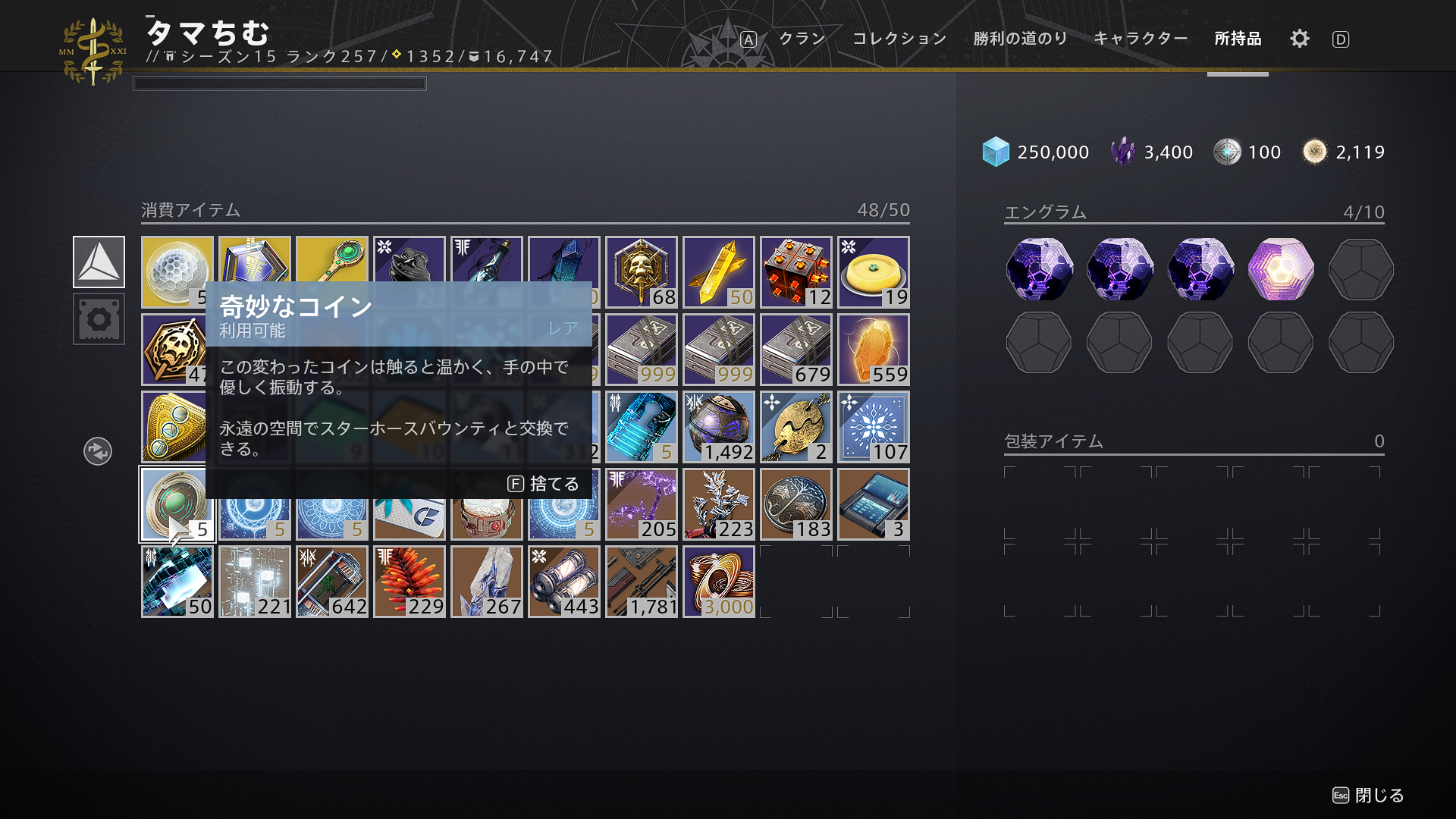Screen dimensions: 1456x819
Task: Switch to the コレクション tab
Action: 899,39
